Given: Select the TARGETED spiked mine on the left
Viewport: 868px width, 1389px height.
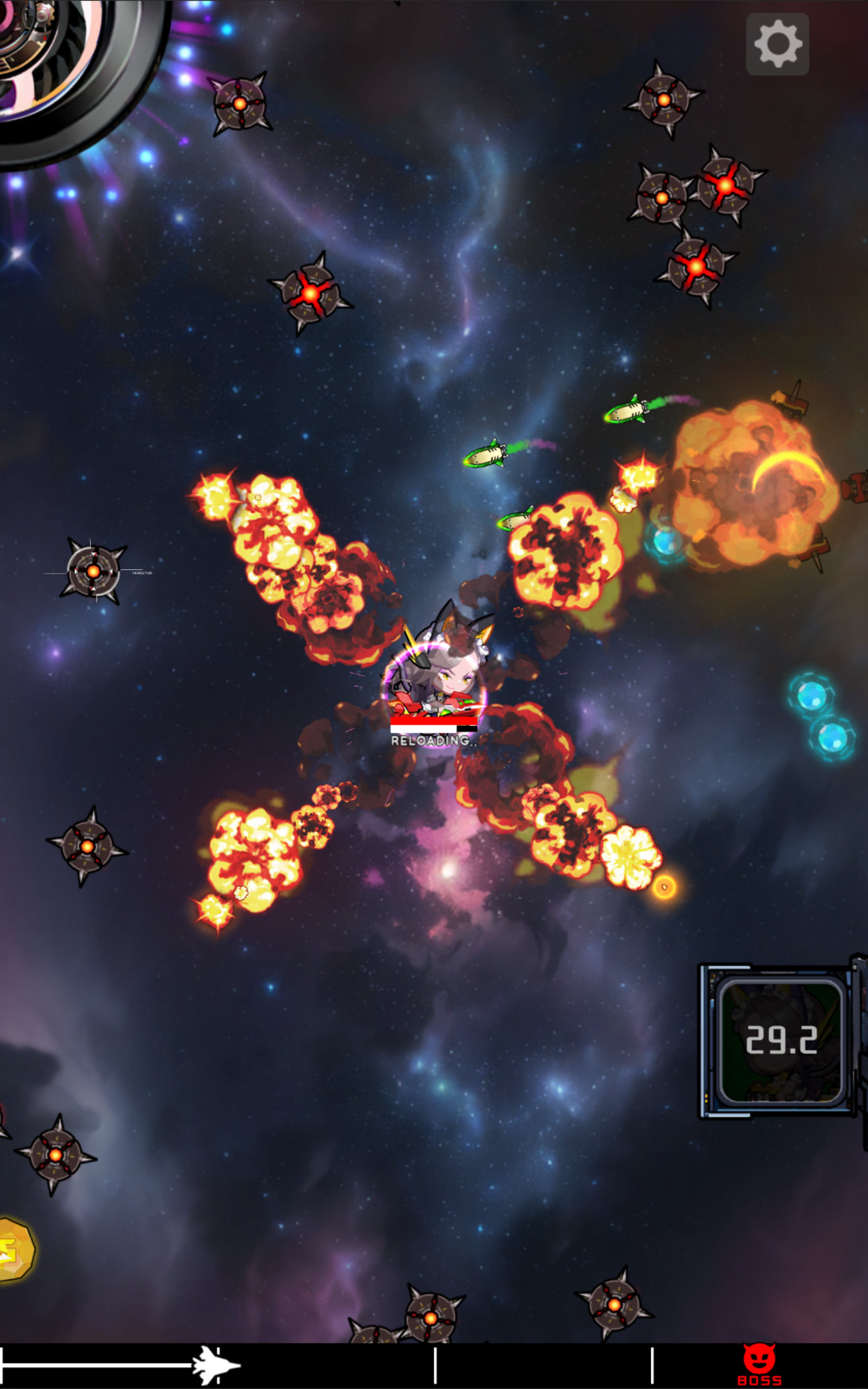Looking at the screenshot, I should pos(93,571).
